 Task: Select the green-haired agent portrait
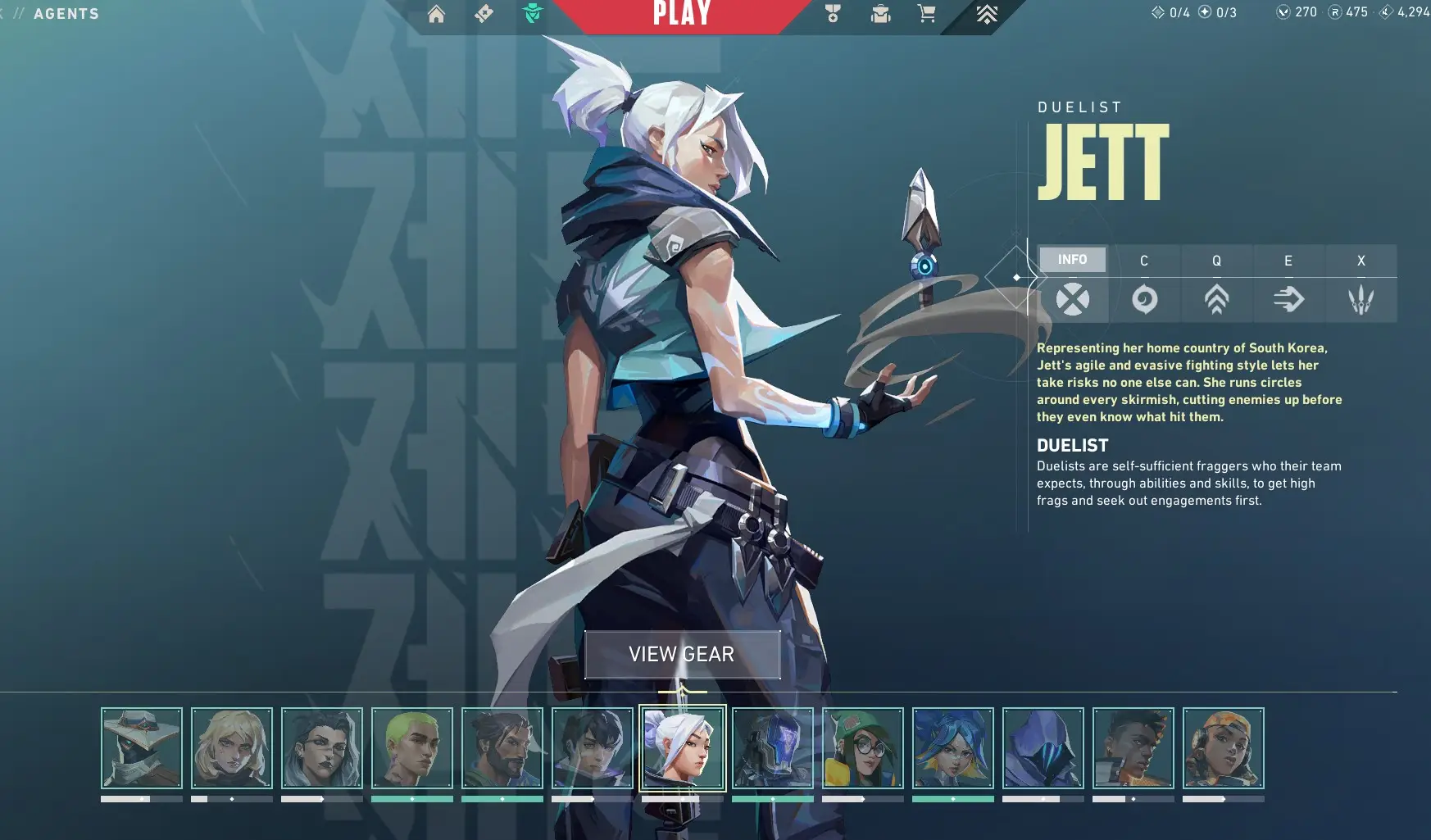[x=412, y=747]
